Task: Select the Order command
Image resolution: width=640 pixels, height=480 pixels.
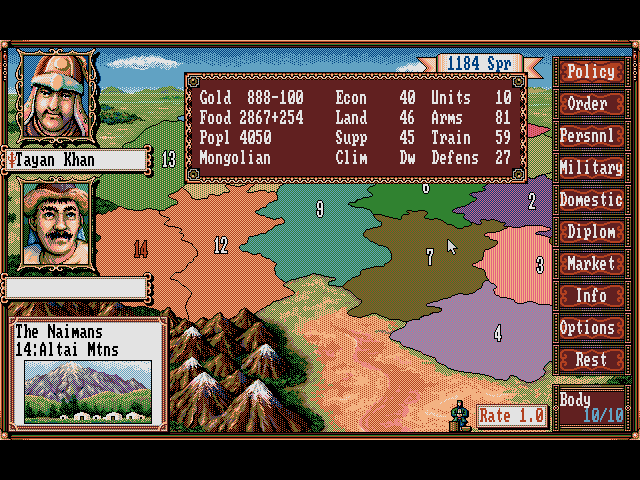Action: (x=591, y=104)
